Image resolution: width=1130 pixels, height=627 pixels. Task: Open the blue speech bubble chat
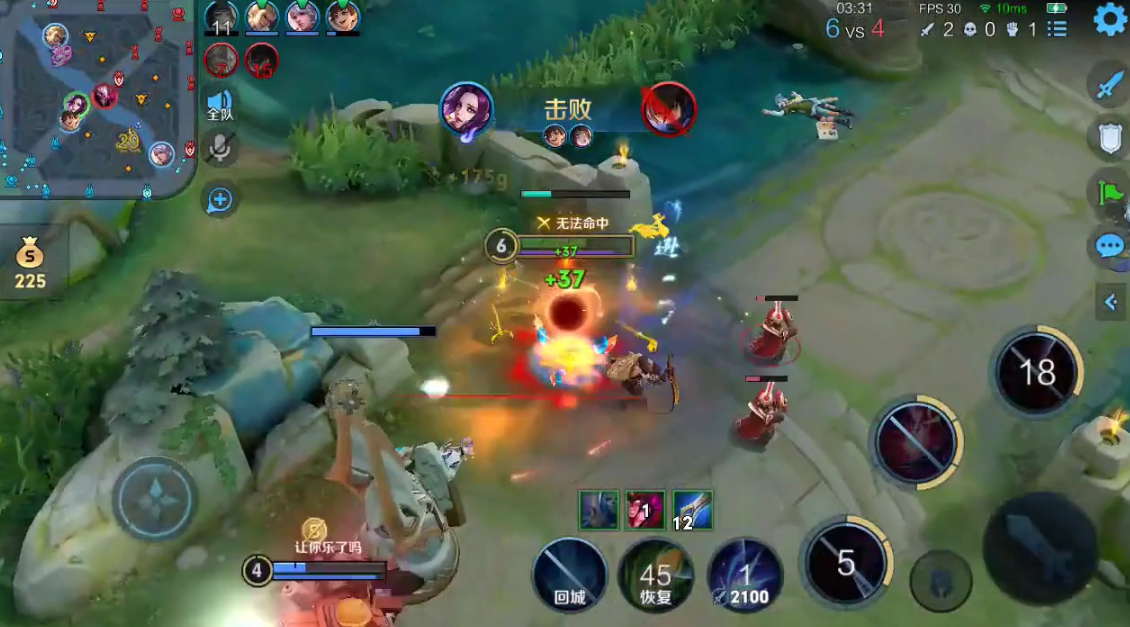[x=1110, y=246]
